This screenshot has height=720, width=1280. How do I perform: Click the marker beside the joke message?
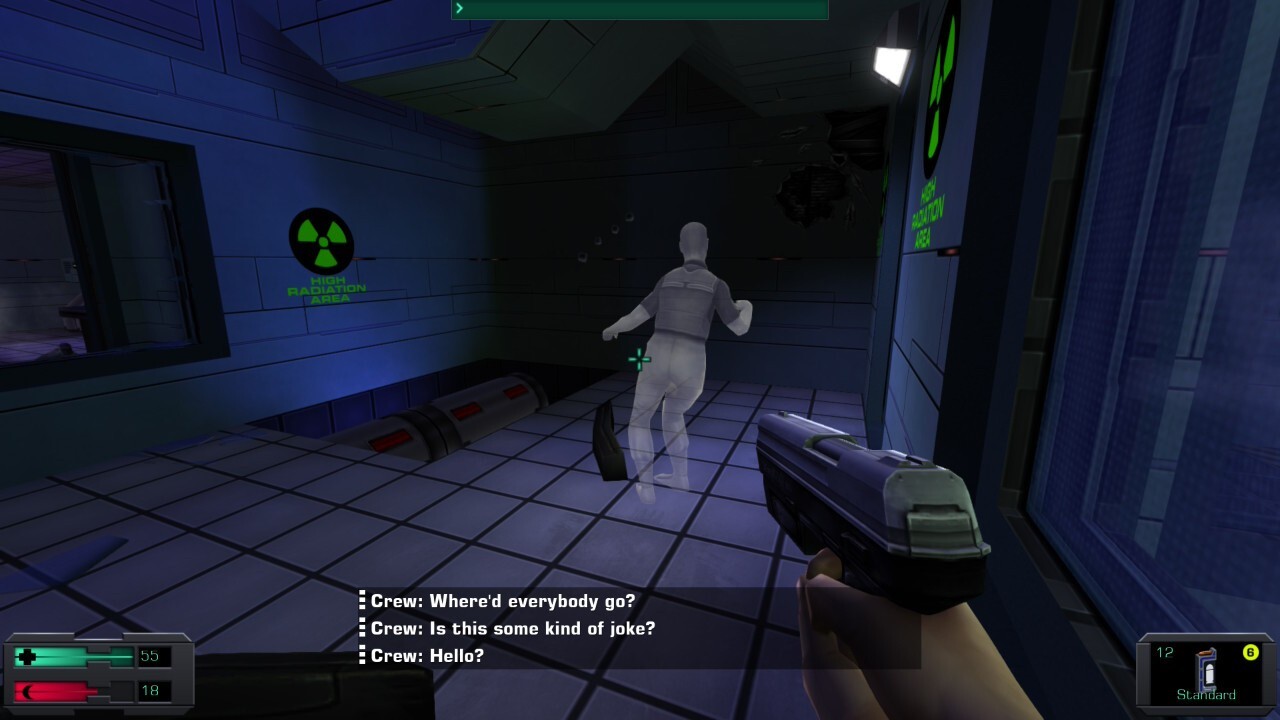(x=360, y=629)
